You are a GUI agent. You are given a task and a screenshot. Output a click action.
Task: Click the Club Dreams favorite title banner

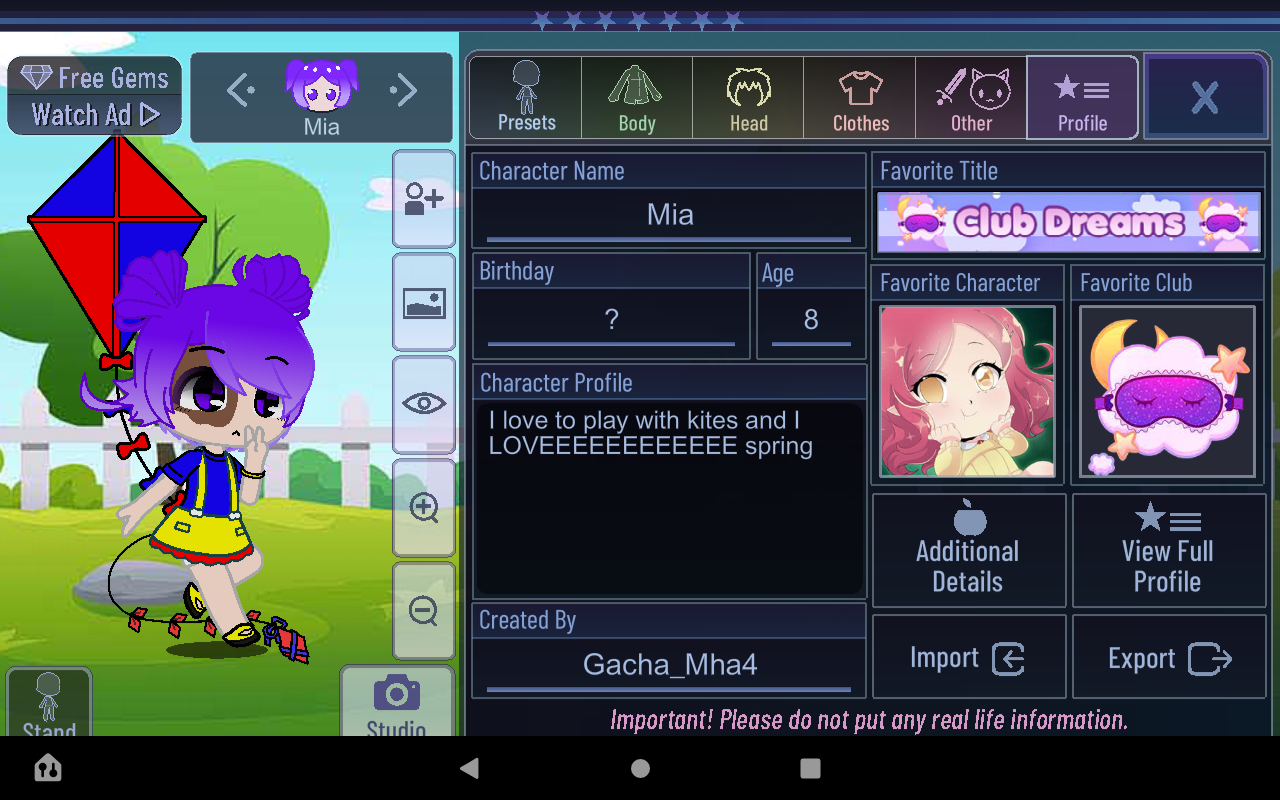pos(1068,221)
